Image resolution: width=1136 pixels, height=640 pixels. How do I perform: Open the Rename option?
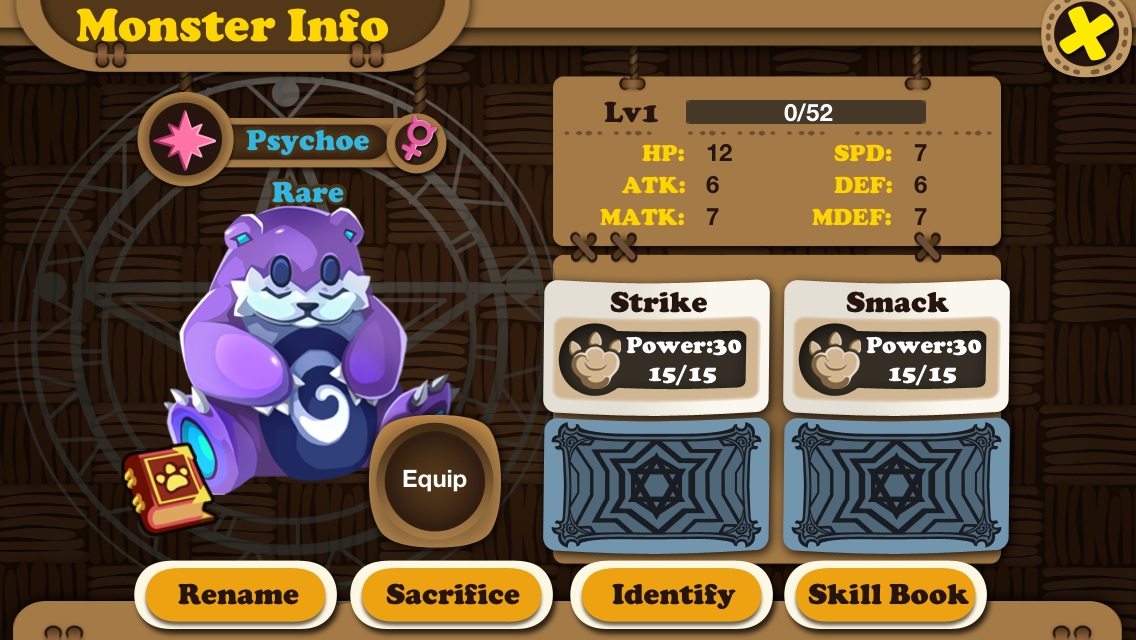click(237, 595)
